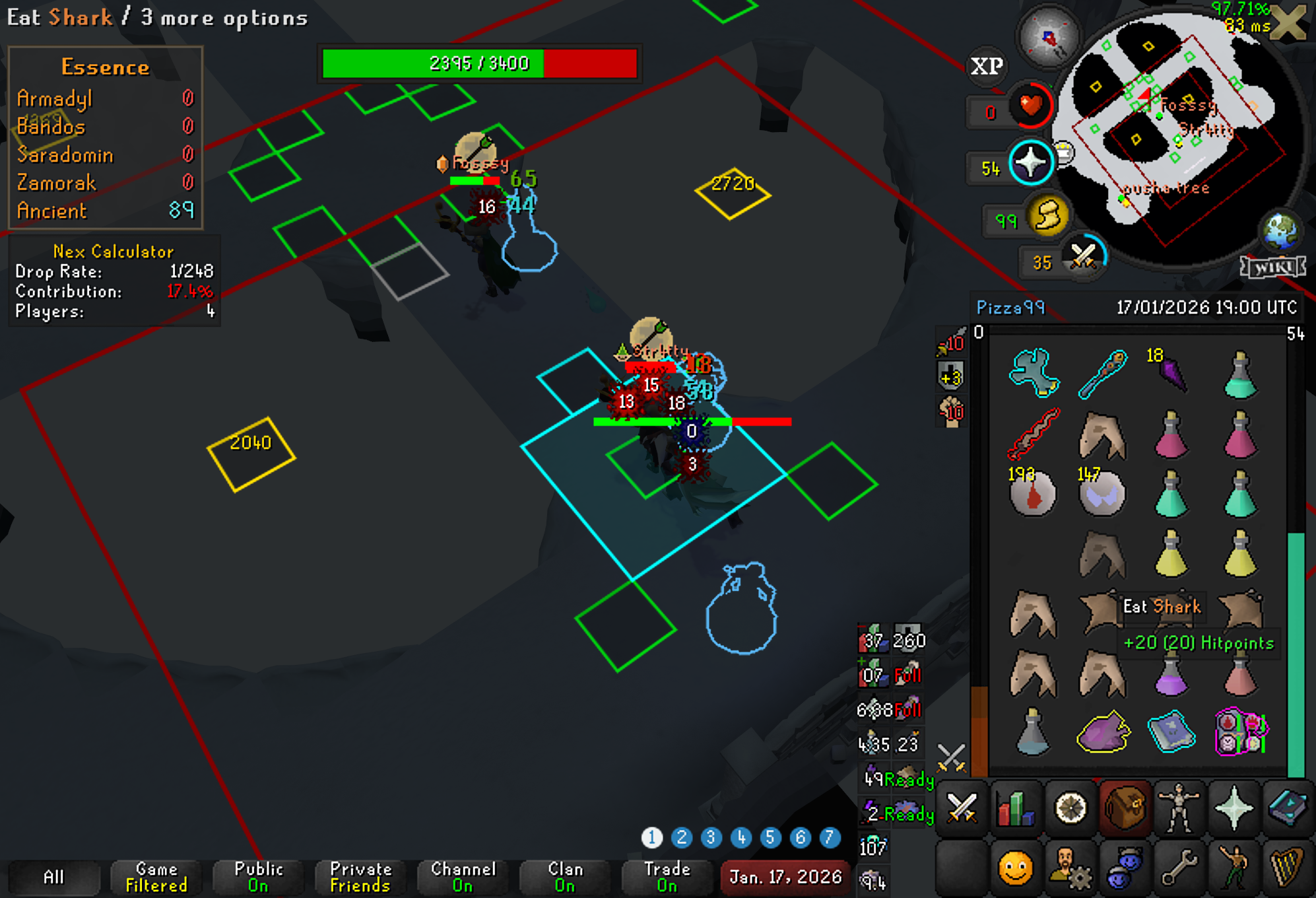Open the Combat Options tab

(962, 808)
